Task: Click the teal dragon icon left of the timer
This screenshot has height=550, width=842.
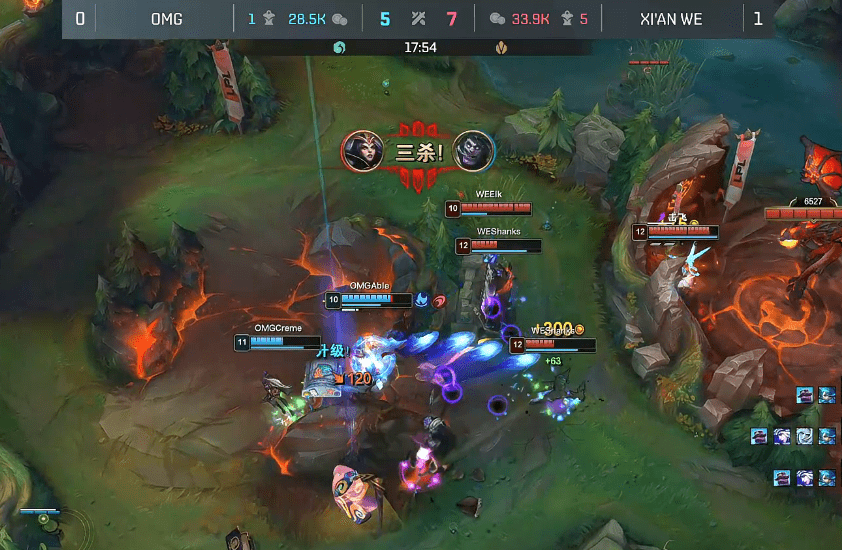Action: [339, 47]
